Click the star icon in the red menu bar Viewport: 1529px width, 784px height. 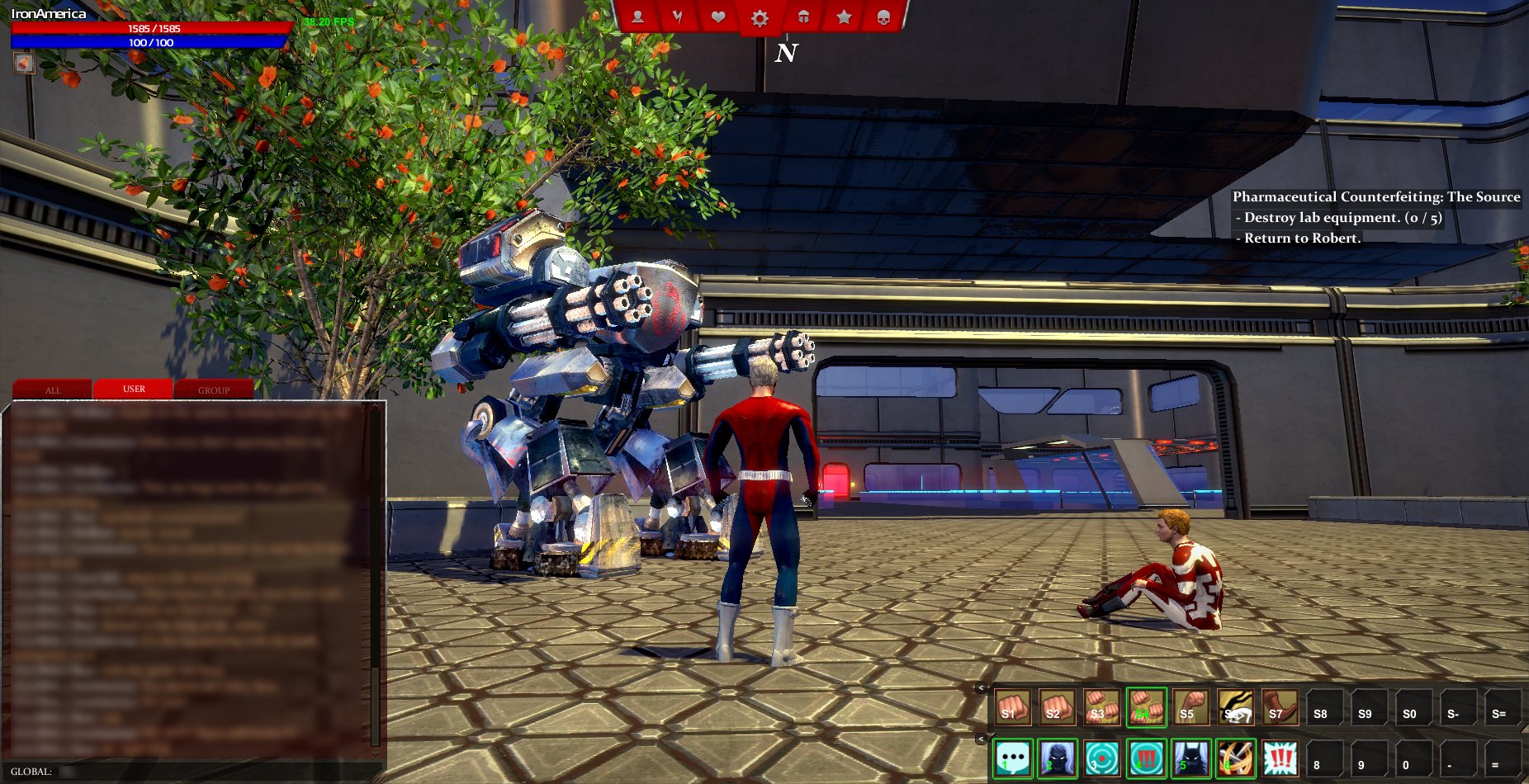(843, 17)
